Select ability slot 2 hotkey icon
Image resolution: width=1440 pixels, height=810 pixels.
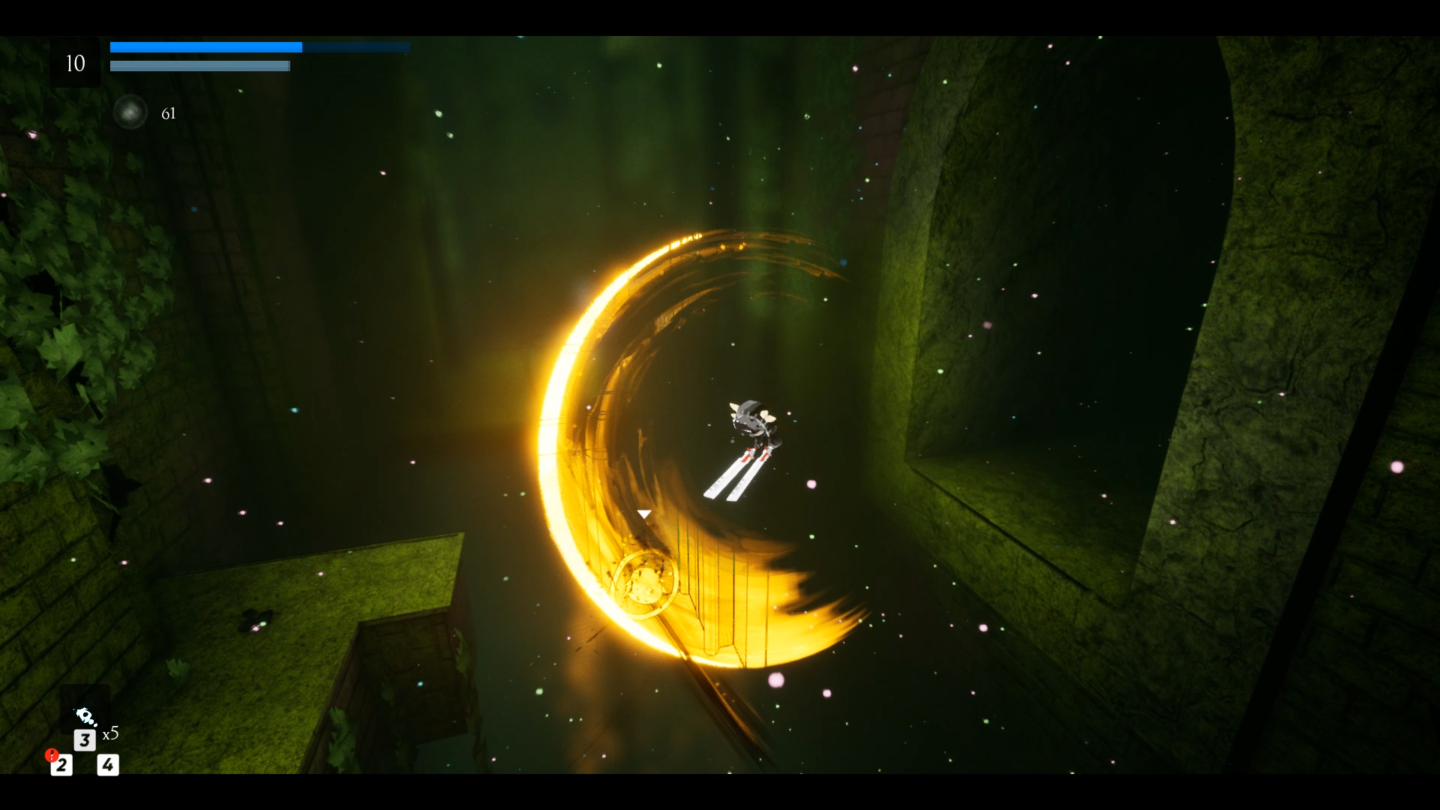point(62,765)
